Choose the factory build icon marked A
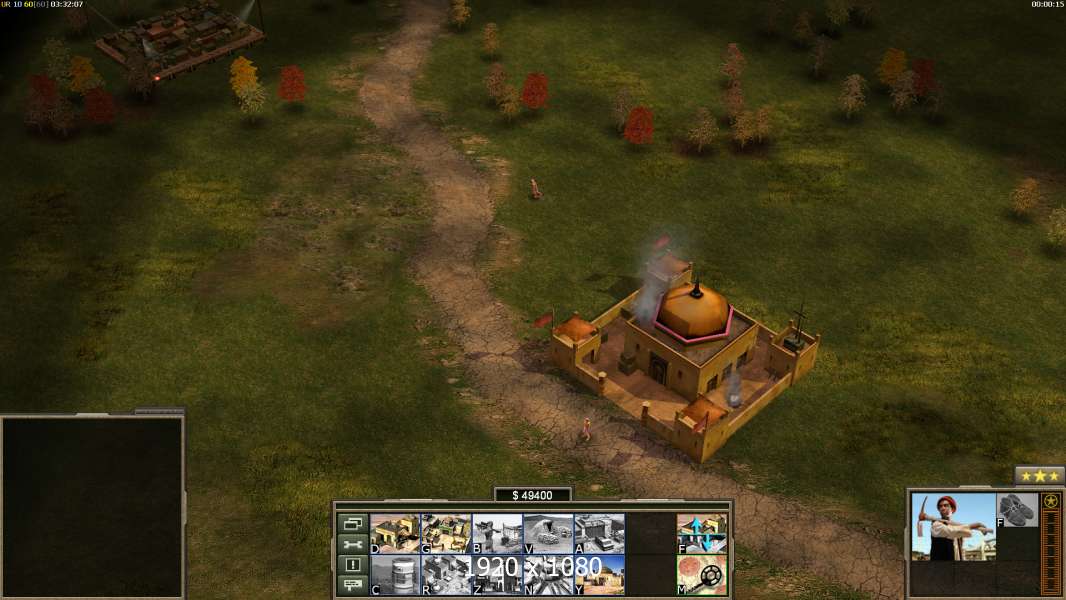This screenshot has width=1066, height=600. [599, 534]
